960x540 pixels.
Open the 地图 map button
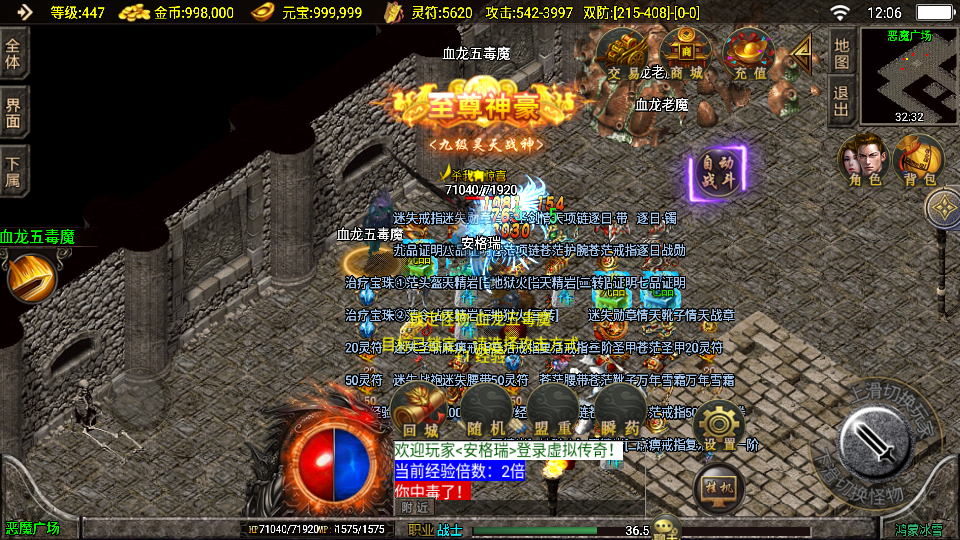842,52
